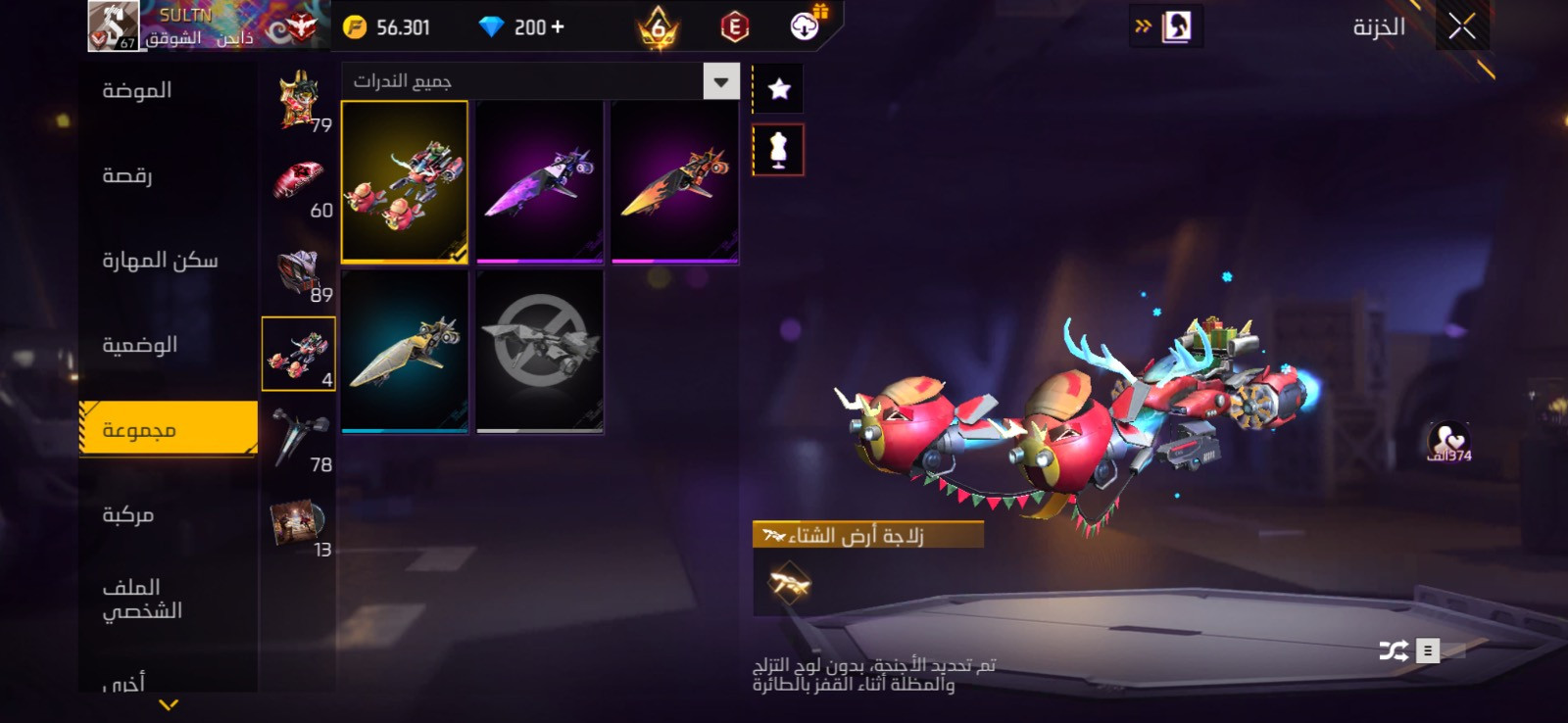
Task: Add diamonds with the plus button
Action: (558, 27)
